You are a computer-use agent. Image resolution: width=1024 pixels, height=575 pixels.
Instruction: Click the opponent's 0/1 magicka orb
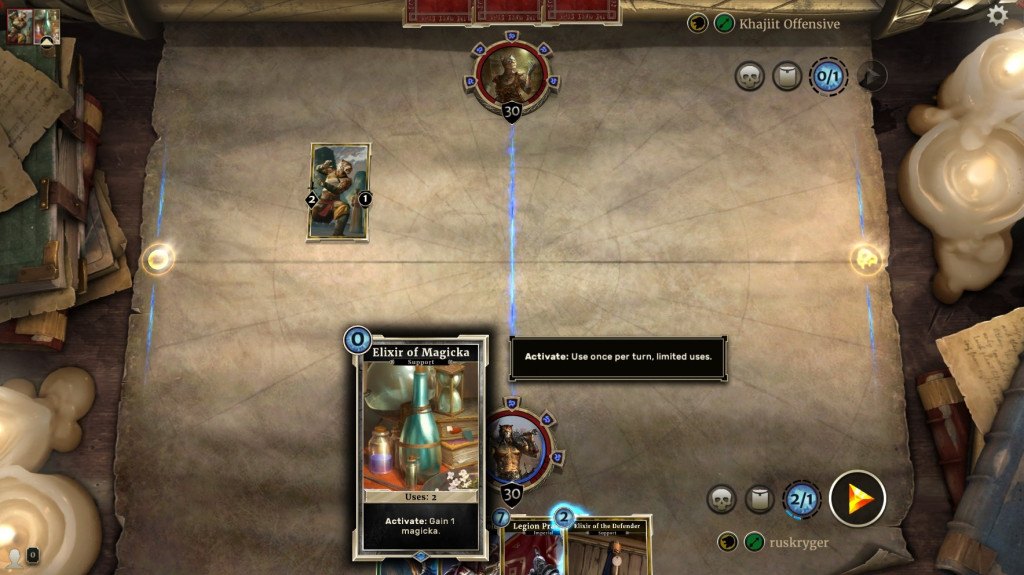[828, 76]
